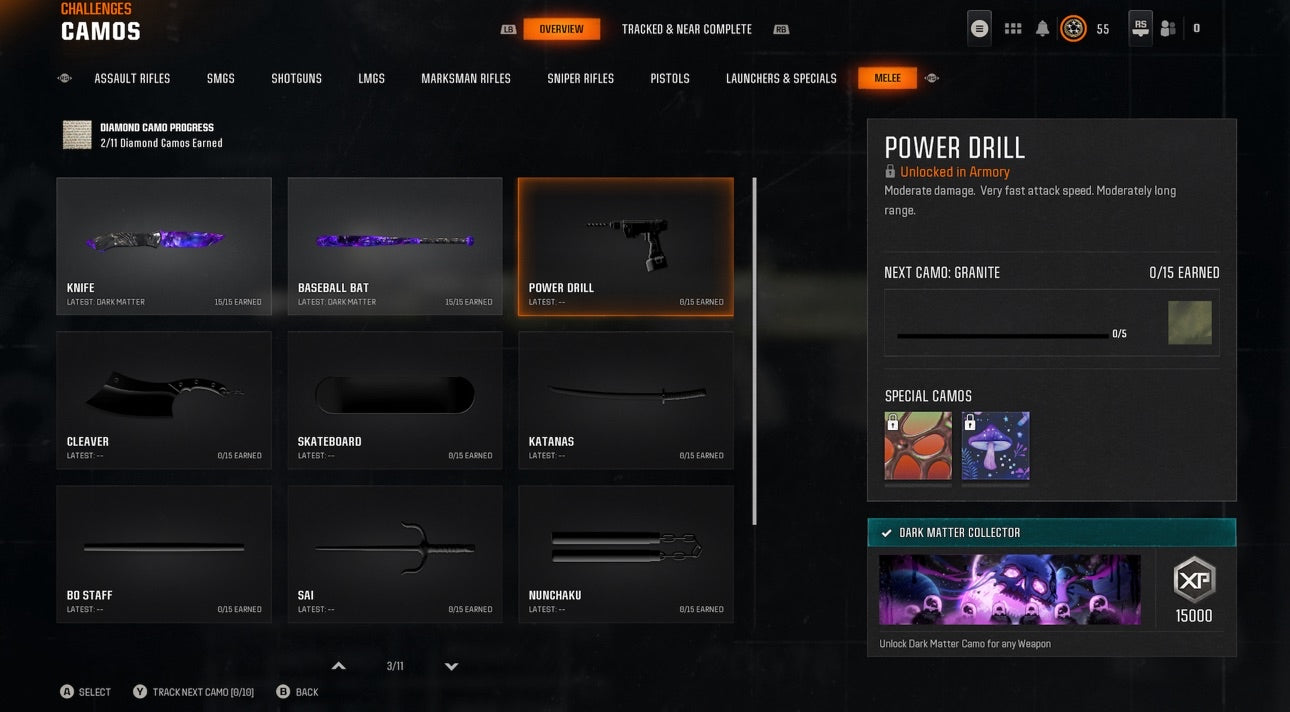This screenshot has width=1290, height=712.
Task: Open the Marksman Rifles category
Action: (465, 78)
